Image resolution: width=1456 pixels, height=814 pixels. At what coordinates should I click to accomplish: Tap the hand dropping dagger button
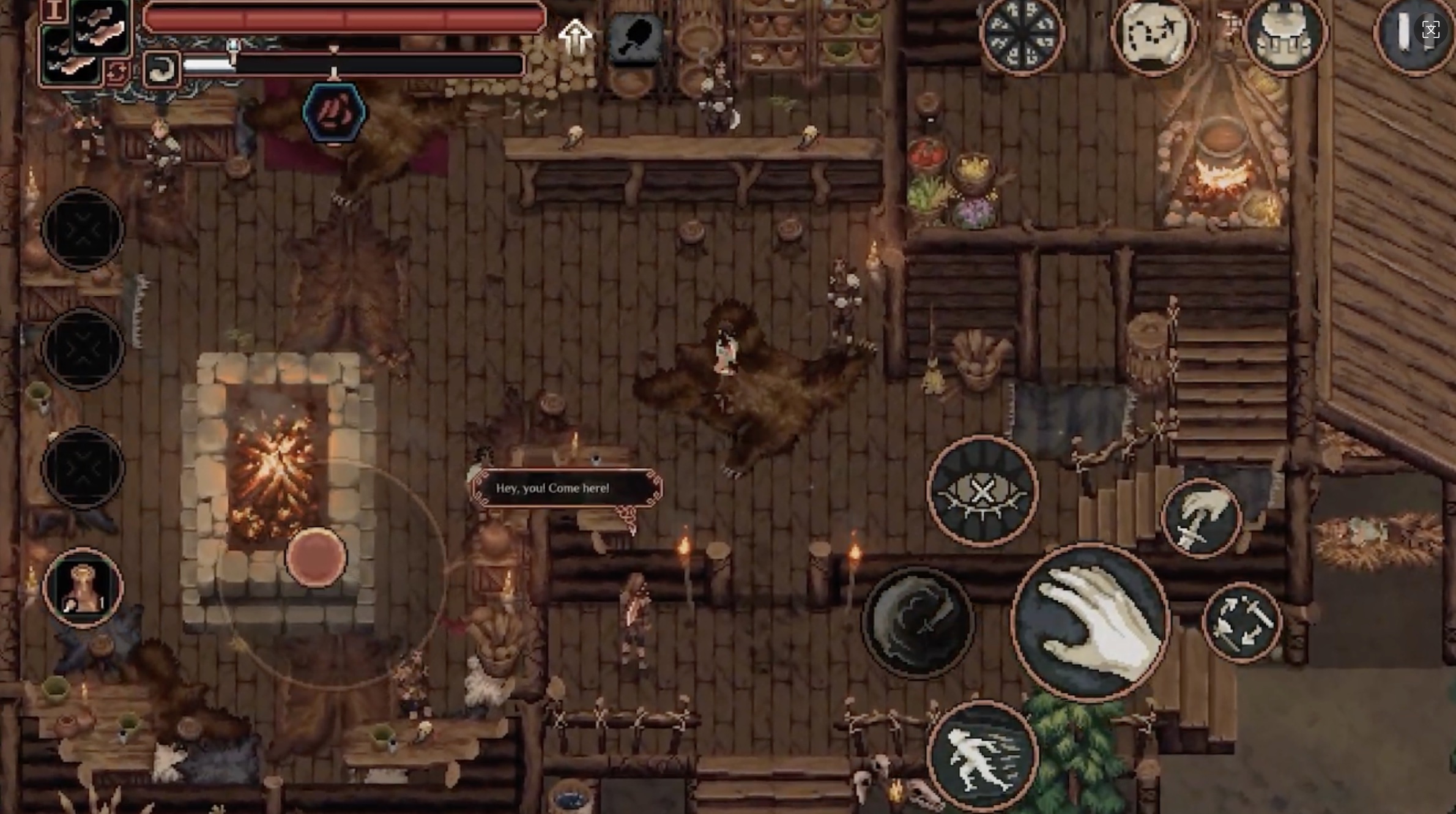pos(1201,518)
